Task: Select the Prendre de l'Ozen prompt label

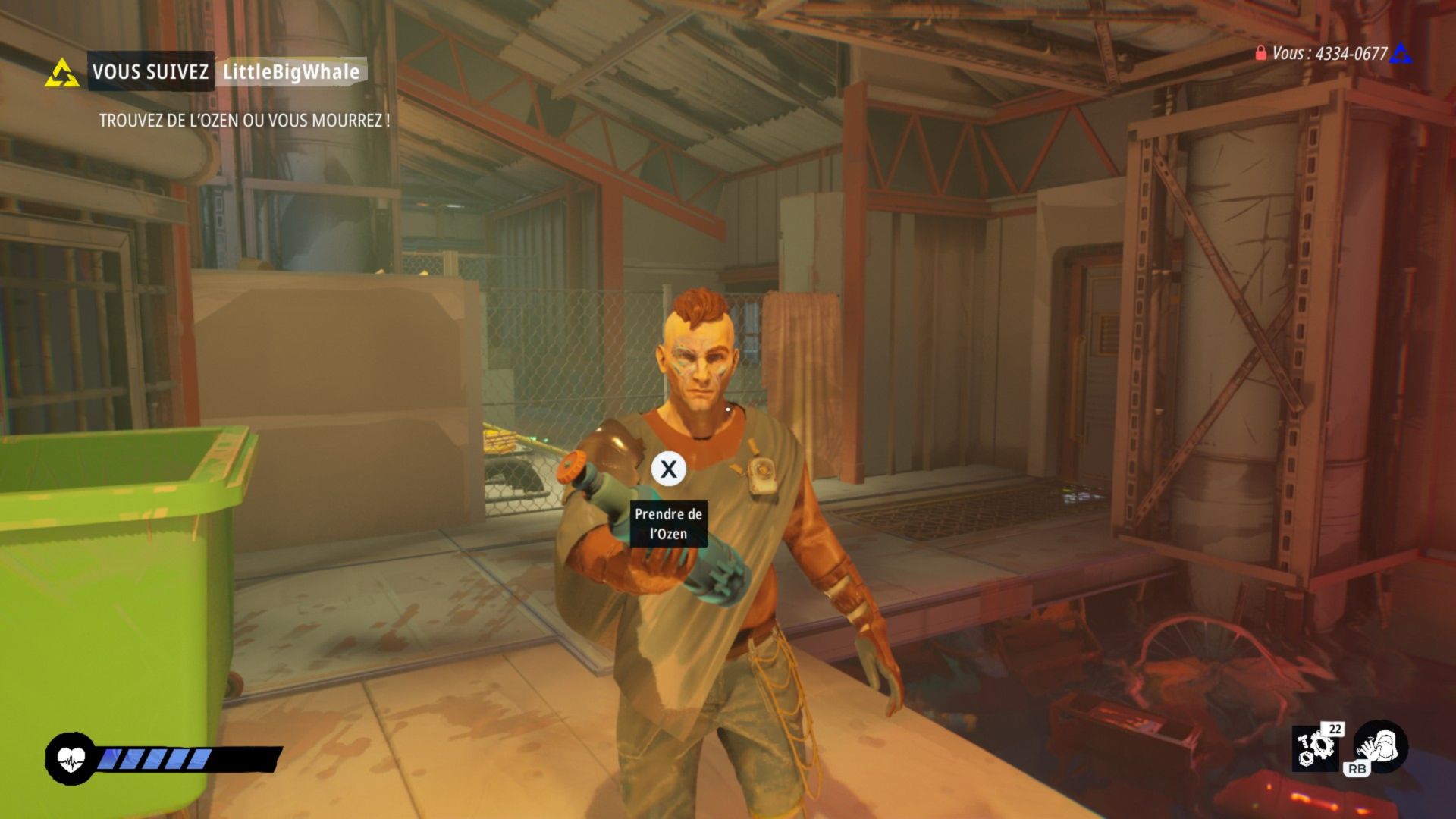Action: pos(669,523)
